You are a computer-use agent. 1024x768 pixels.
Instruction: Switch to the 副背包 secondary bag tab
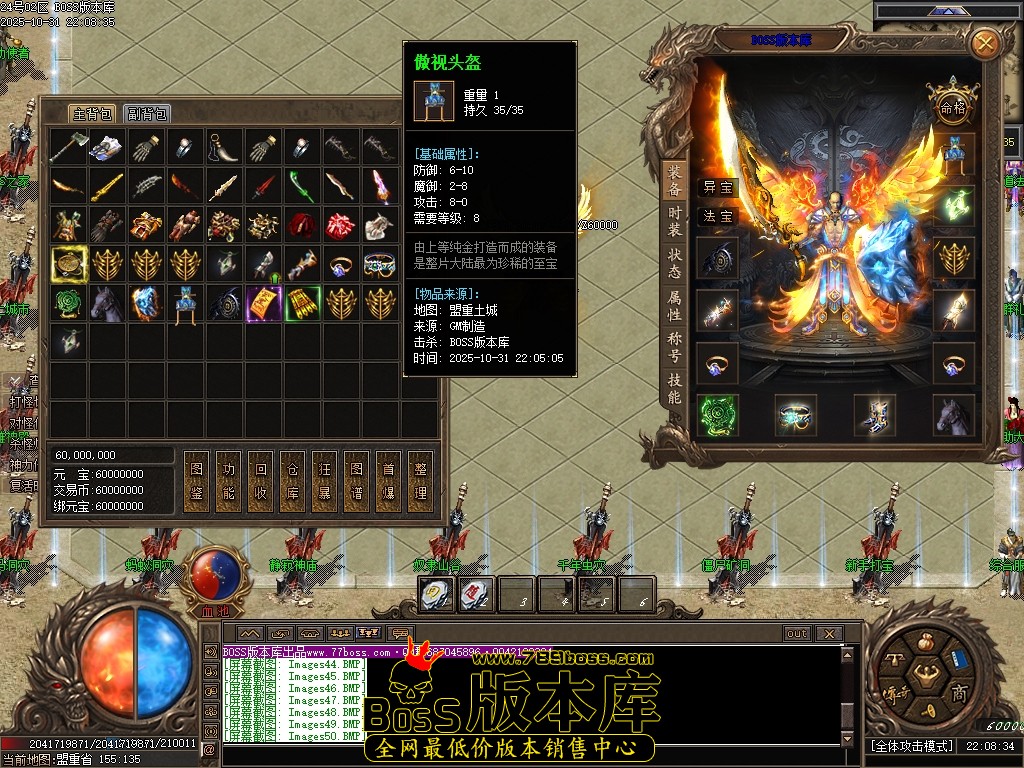tap(148, 114)
